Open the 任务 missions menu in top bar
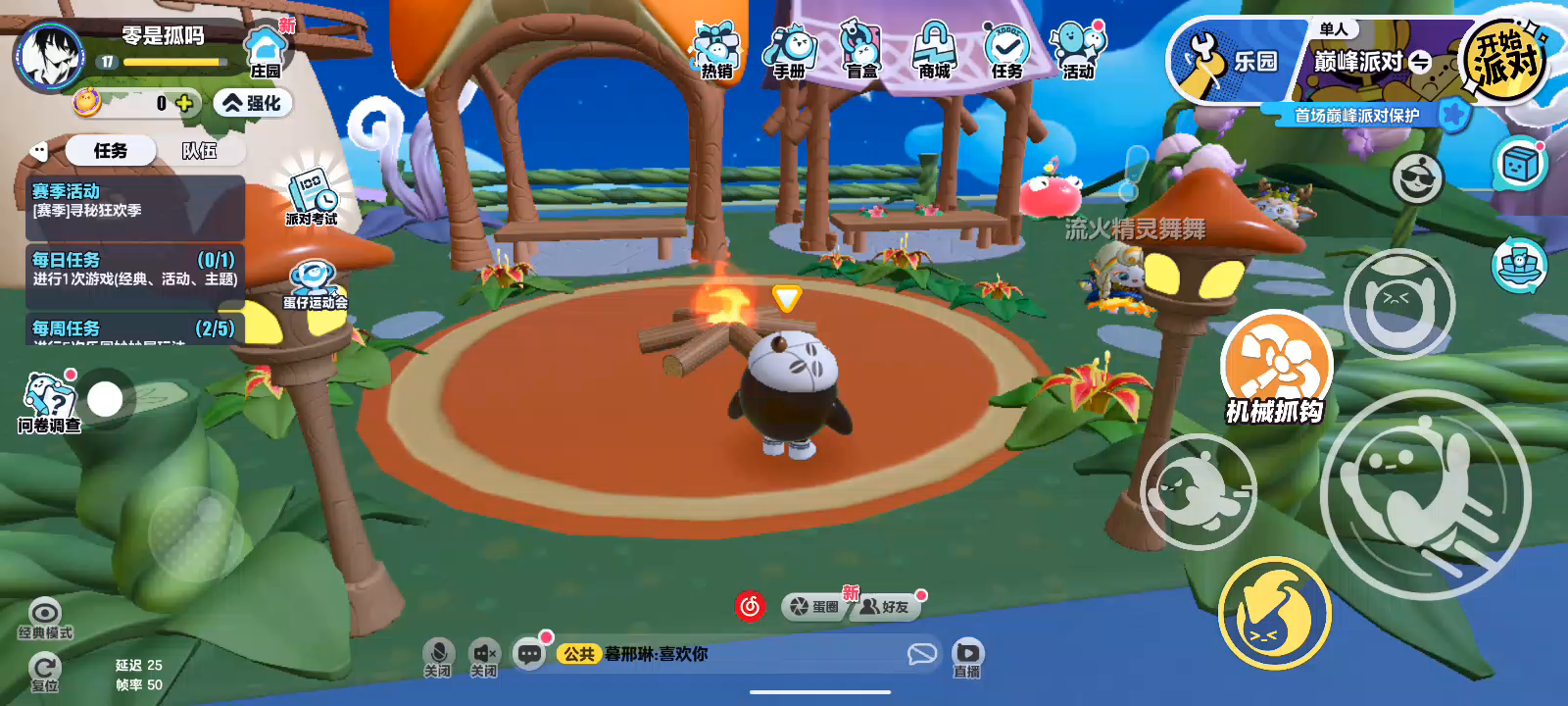Viewport: 1568px width, 706px height. (x=1006, y=52)
